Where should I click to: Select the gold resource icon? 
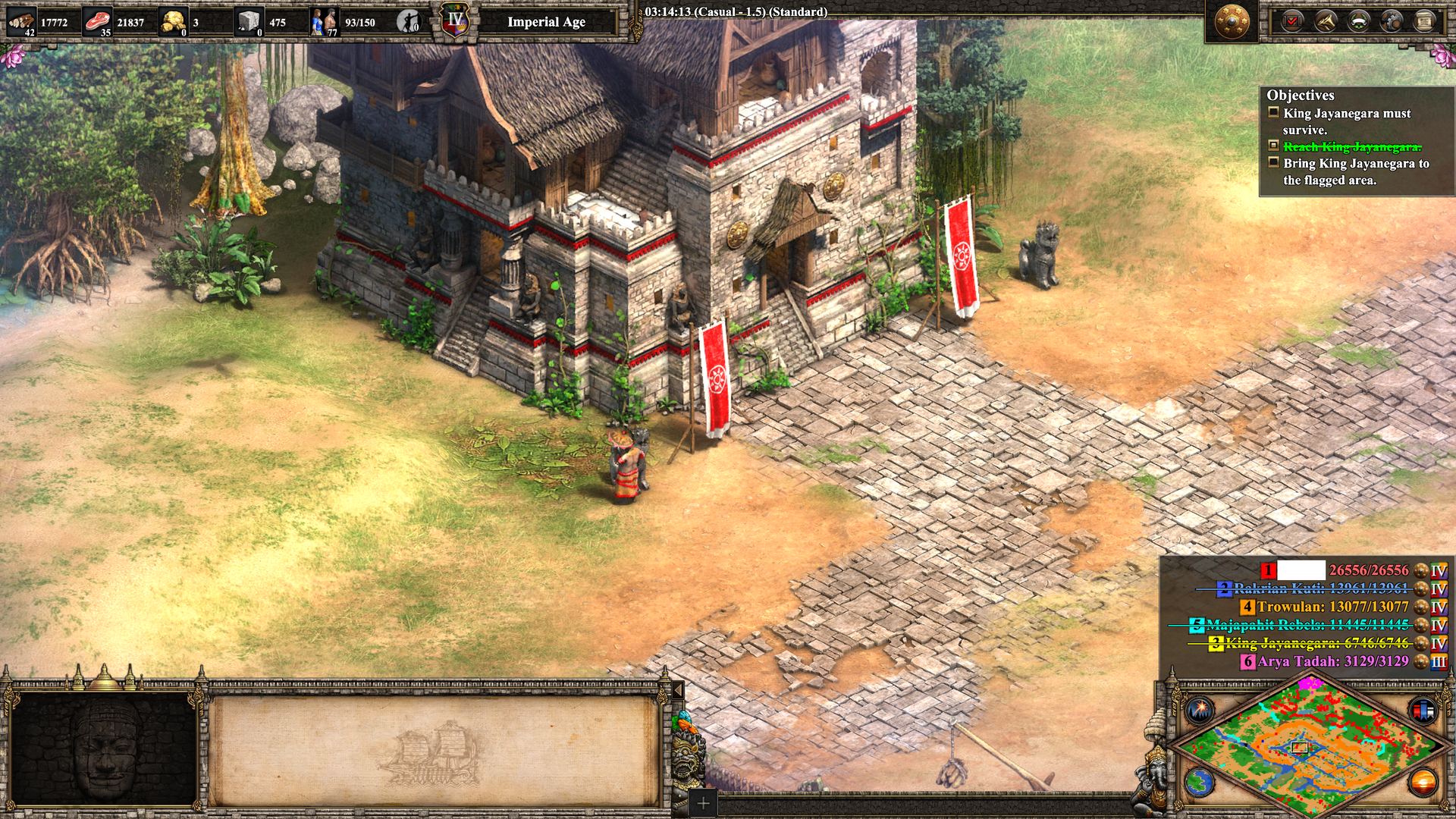point(174,21)
